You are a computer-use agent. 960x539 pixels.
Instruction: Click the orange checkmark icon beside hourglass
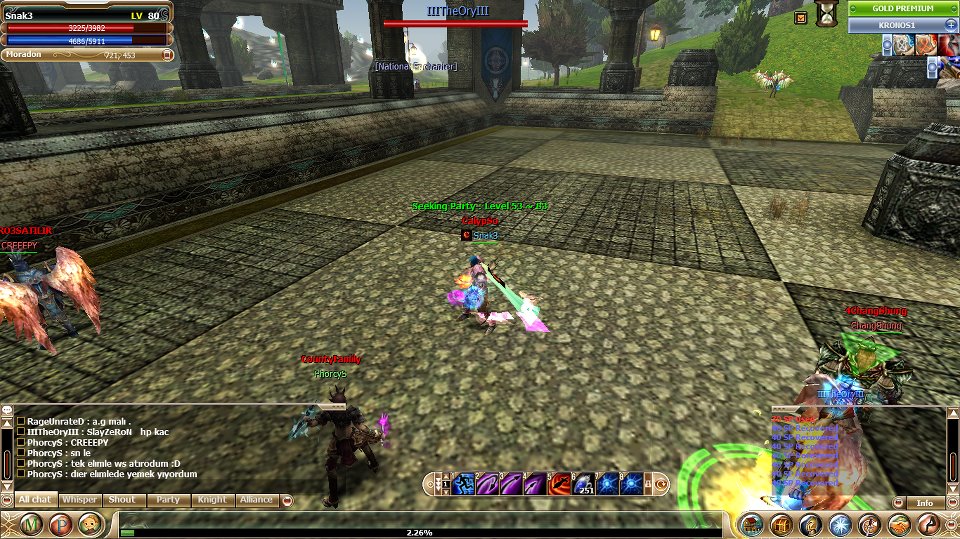(800, 17)
